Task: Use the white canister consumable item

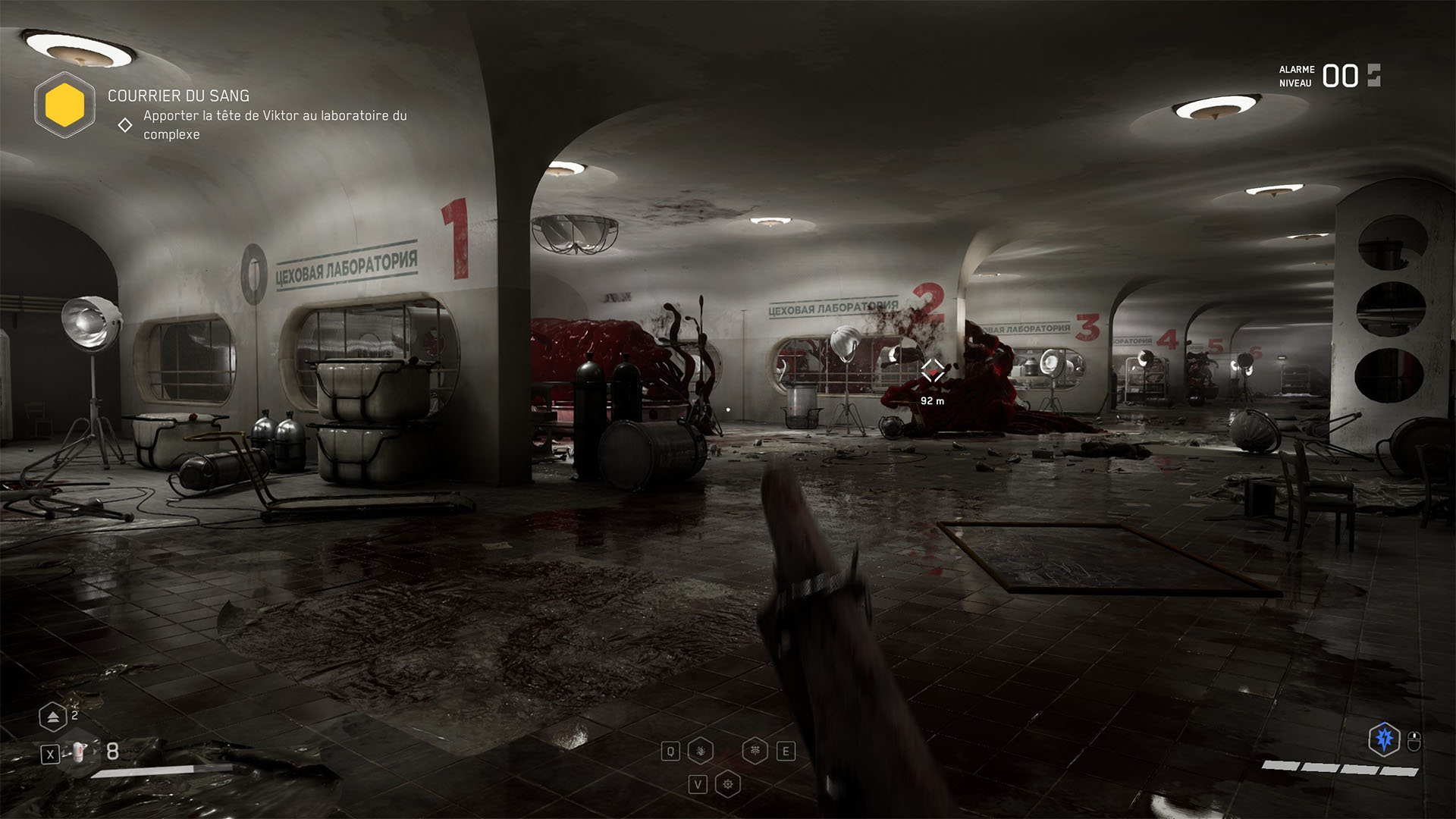Action: tap(80, 752)
